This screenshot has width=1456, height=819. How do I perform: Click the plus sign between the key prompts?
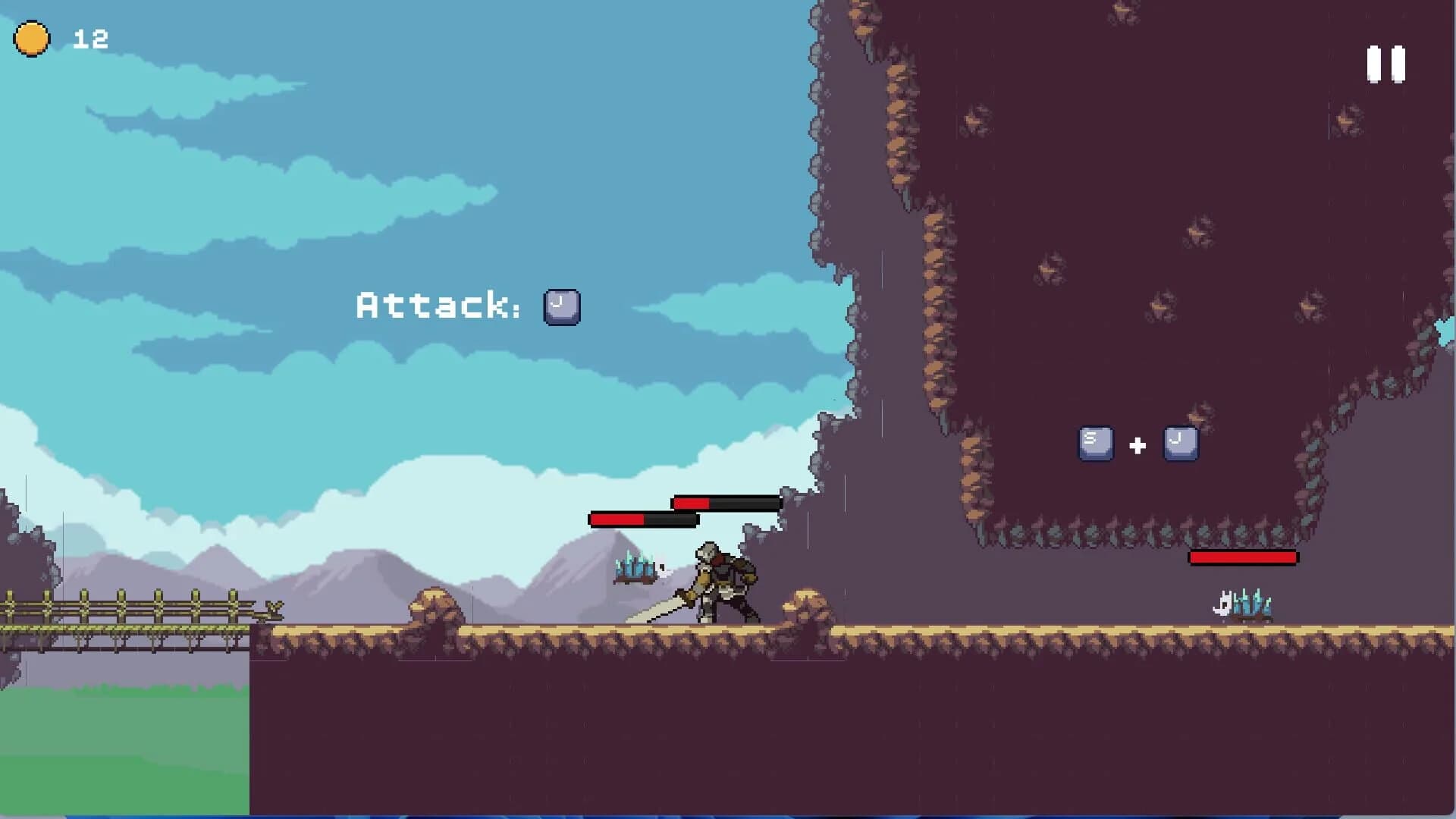tap(1137, 446)
